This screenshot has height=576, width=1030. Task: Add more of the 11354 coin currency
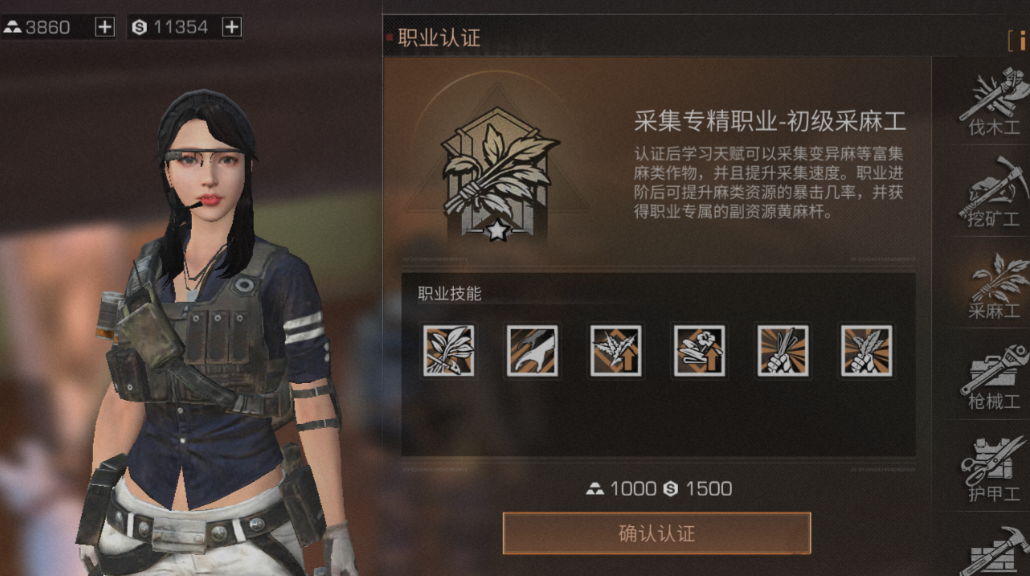(x=231, y=27)
